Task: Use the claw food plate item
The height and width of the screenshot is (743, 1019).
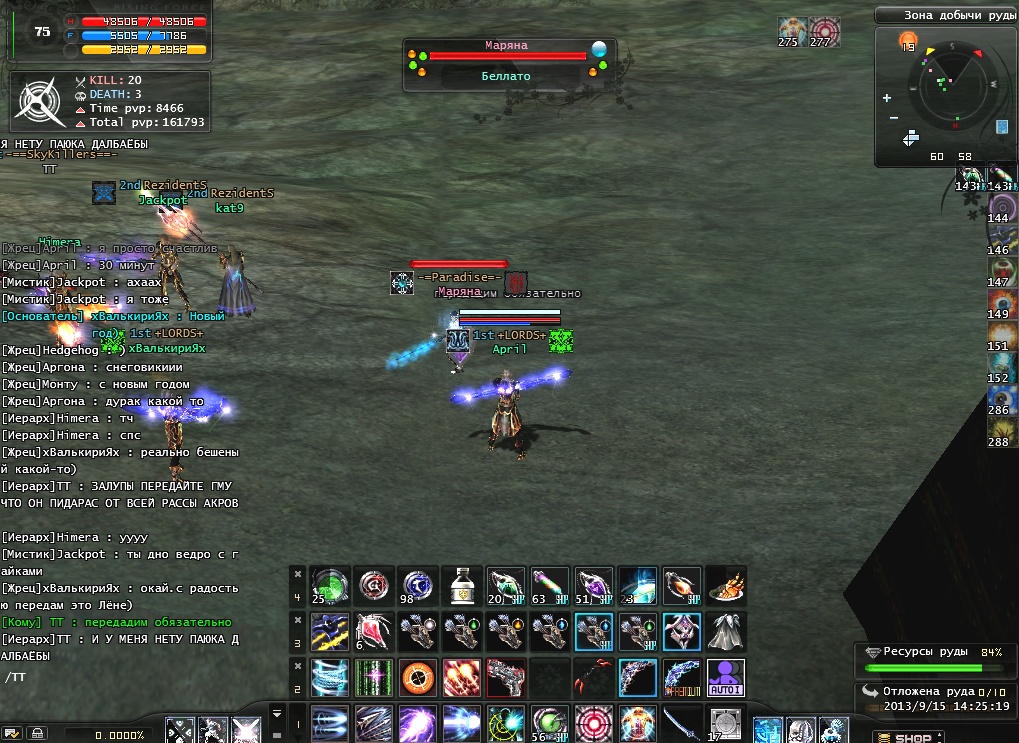Action: click(x=725, y=586)
